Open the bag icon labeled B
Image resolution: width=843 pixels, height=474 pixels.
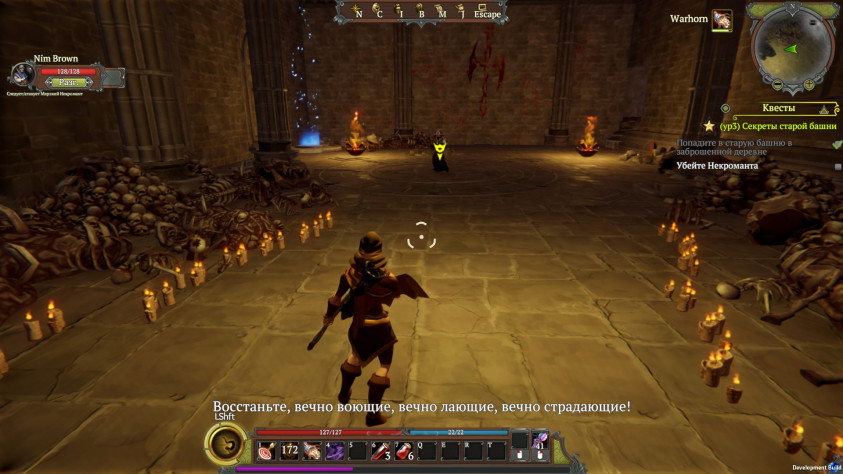[x=421, y=10]
